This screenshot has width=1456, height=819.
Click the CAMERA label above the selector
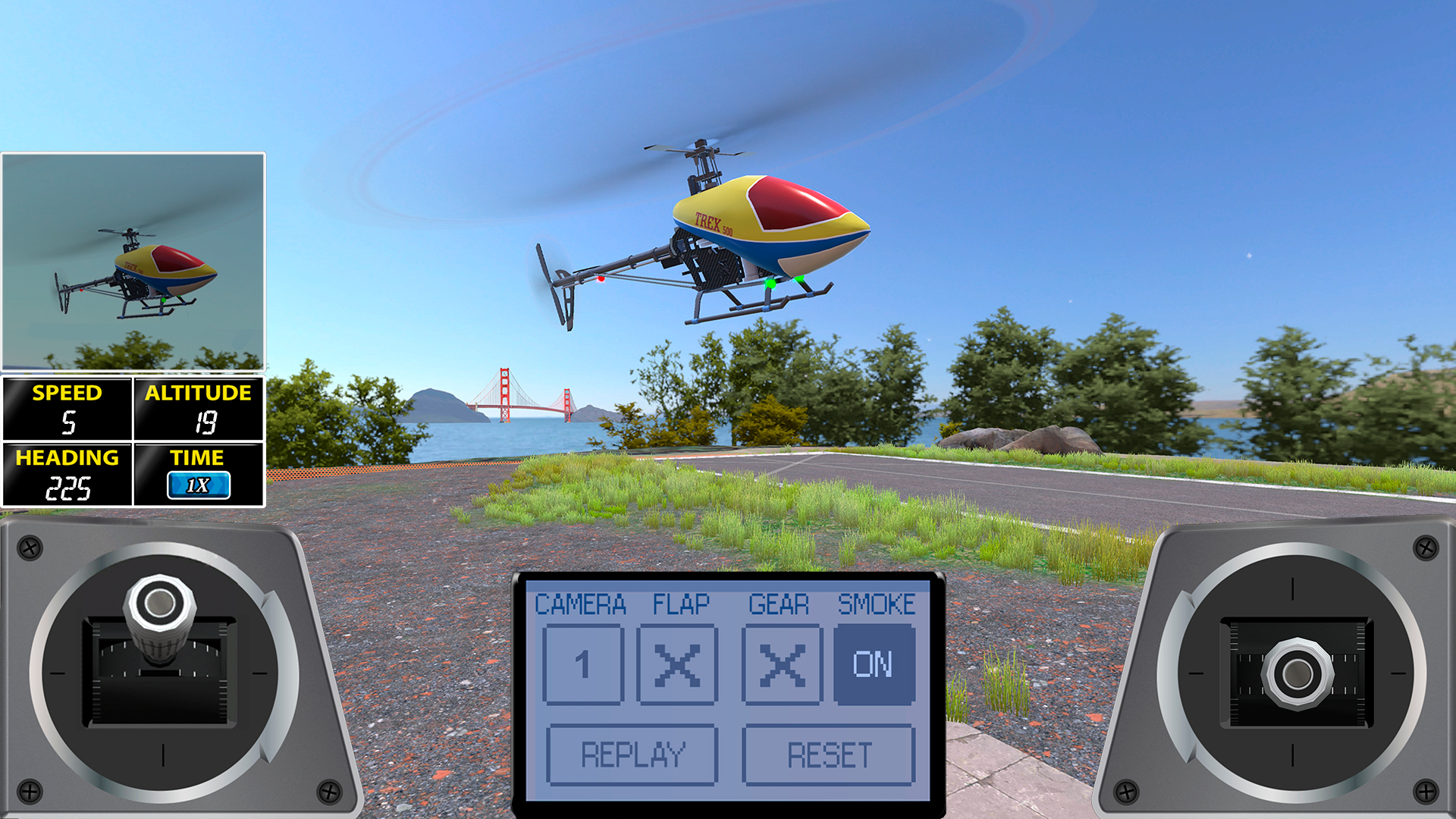(x=582, y=604)
